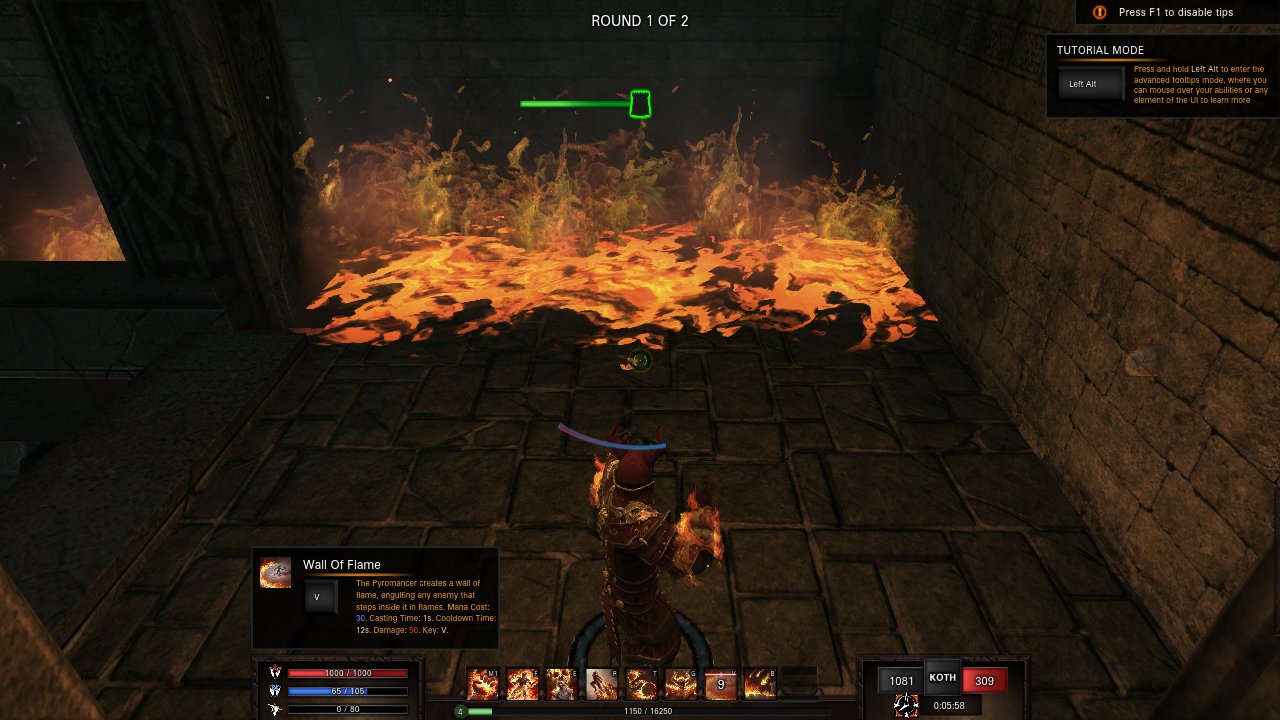Activate the G-slot ring of fire ability
Image resolution: width=1280 pixels, height=720 pixels.
tap(681, 684)
